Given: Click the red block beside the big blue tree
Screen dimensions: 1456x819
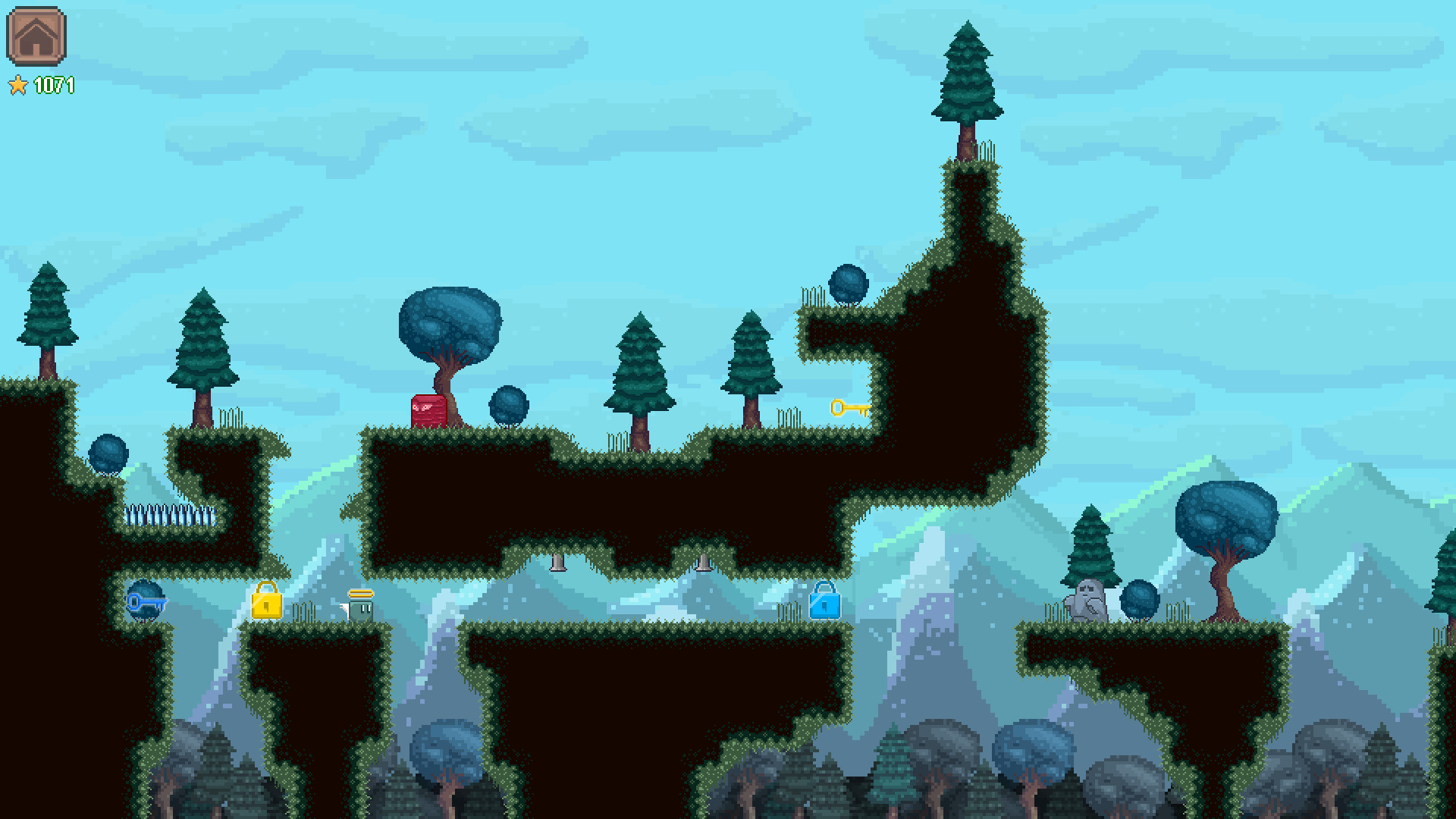Looking at the screenshot, I should [x=426, y=408].
